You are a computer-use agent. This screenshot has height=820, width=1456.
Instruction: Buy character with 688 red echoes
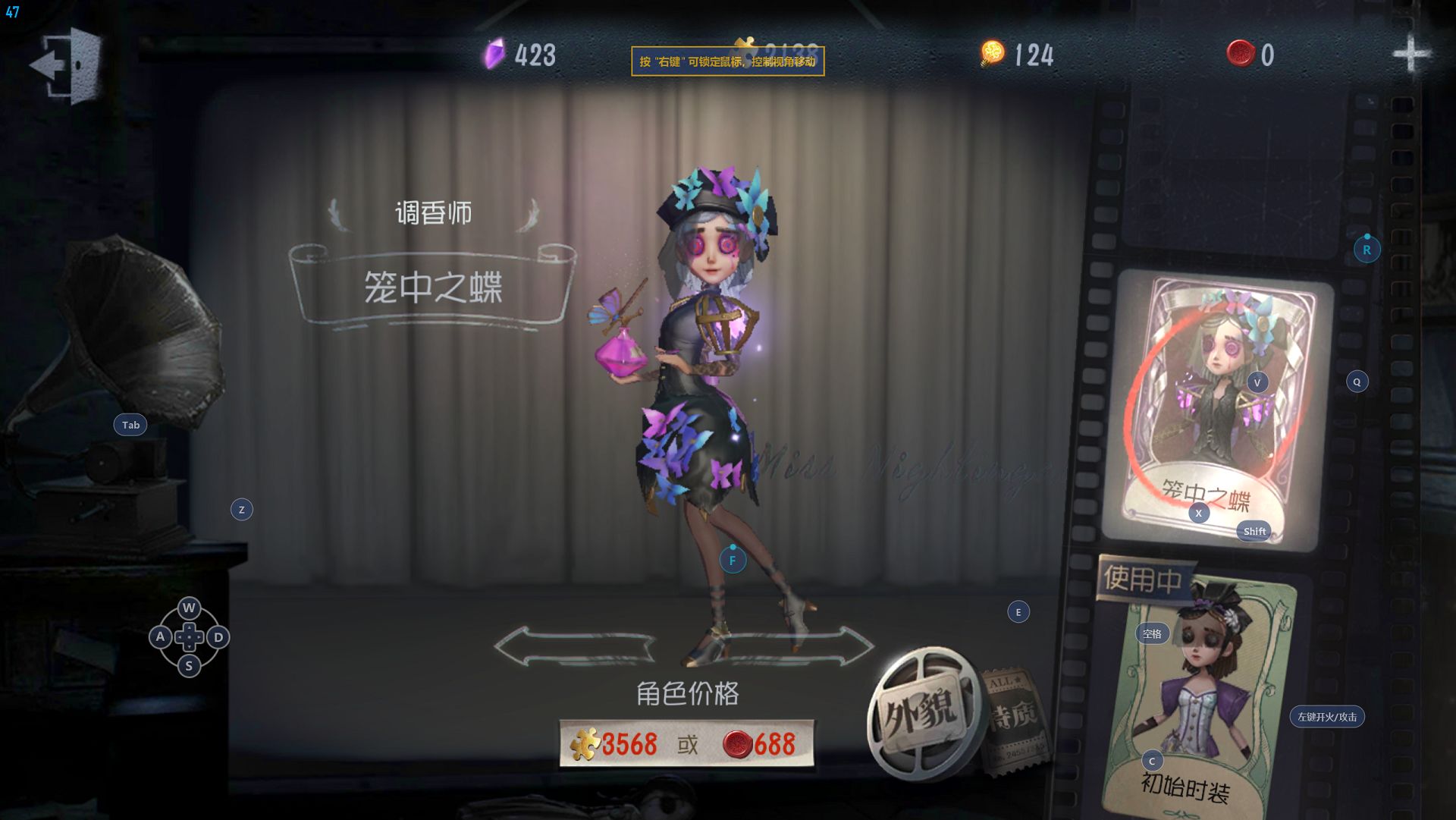(x=760, y=744)
